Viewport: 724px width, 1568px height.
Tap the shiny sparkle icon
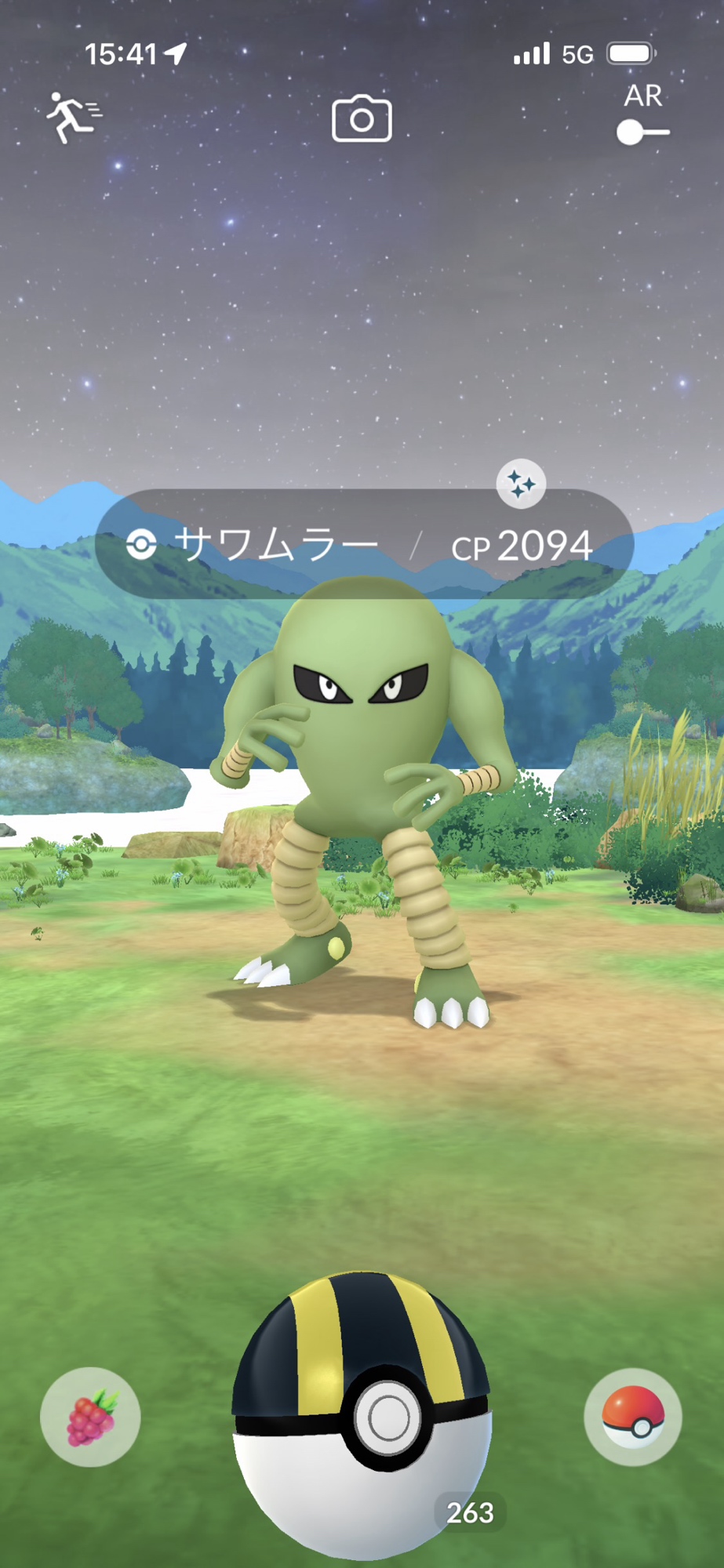pos(521,484)
